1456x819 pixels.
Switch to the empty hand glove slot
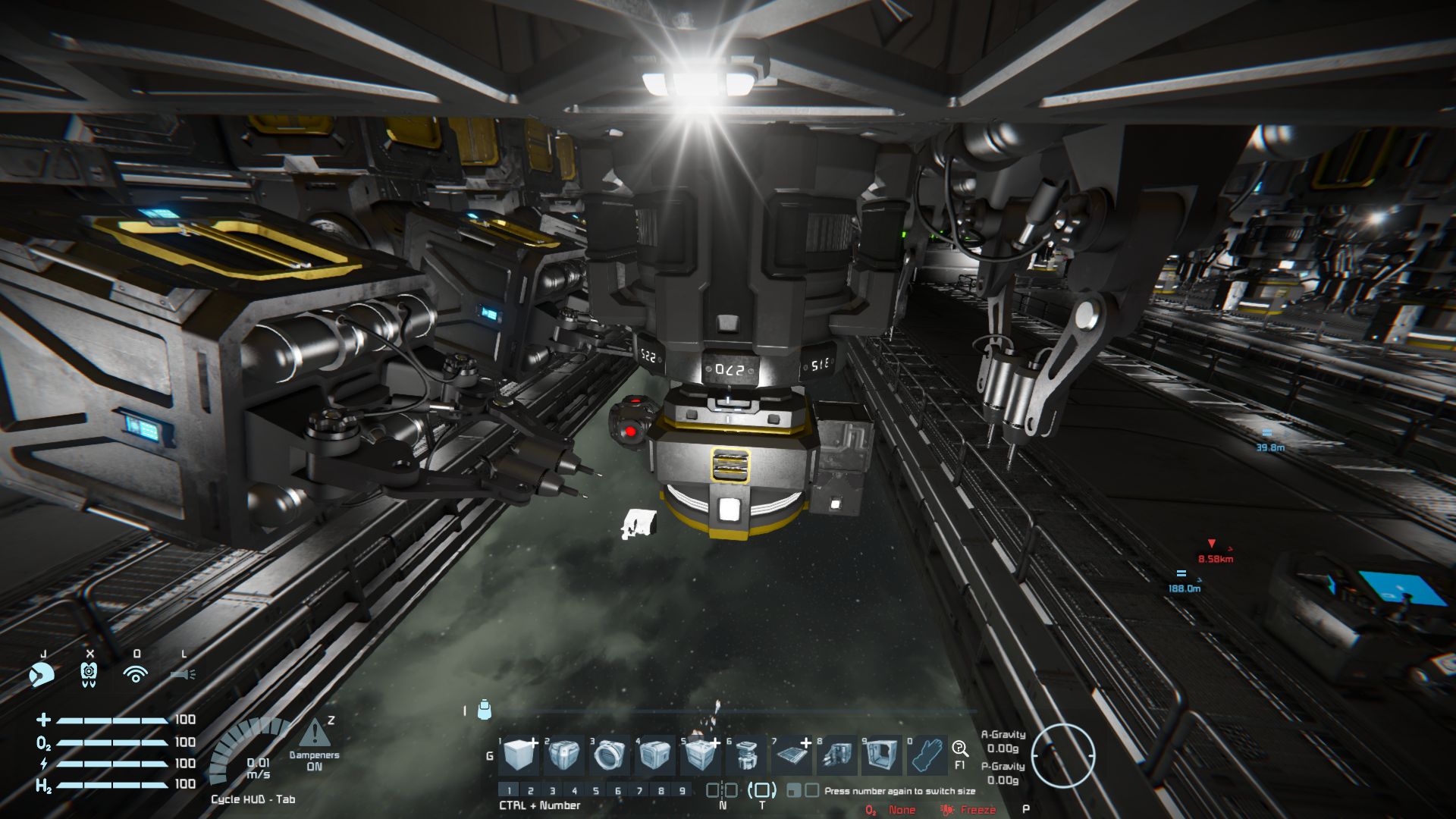pyautogui.click(x=927, y=755)
